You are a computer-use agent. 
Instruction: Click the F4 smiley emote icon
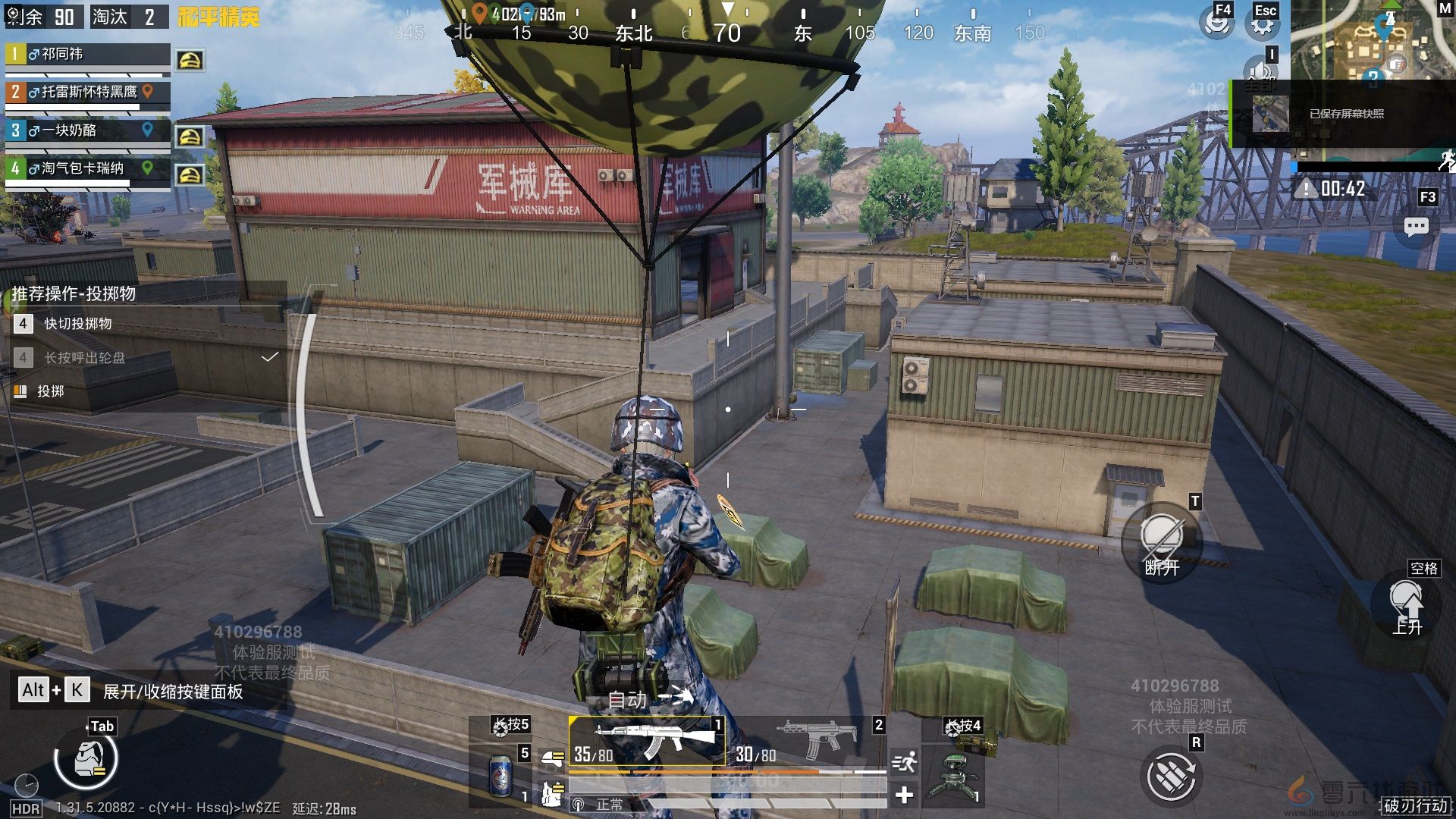pyautogui.click(x=1216, y=23)
